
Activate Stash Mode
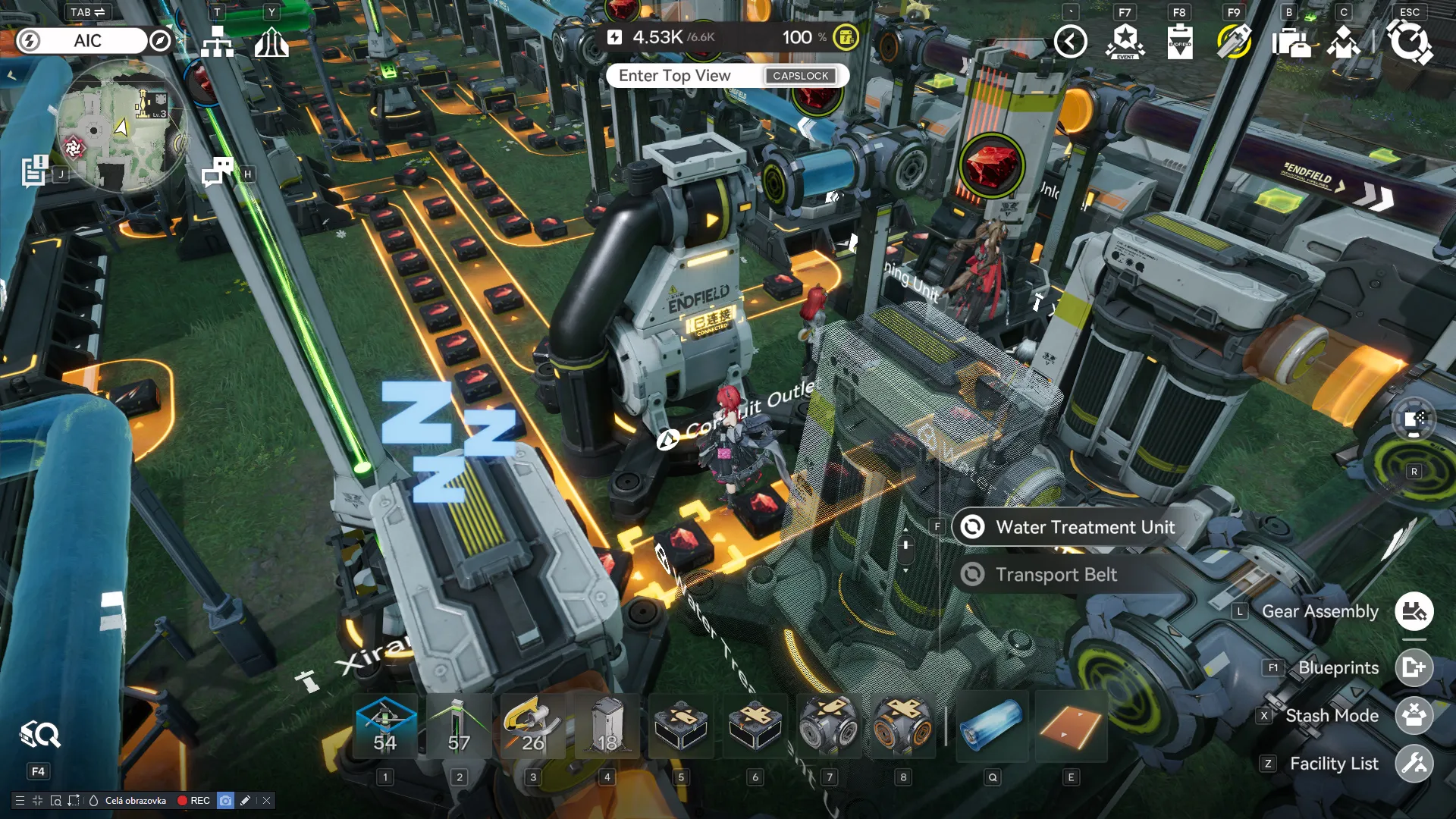[x=1414, y=716]
